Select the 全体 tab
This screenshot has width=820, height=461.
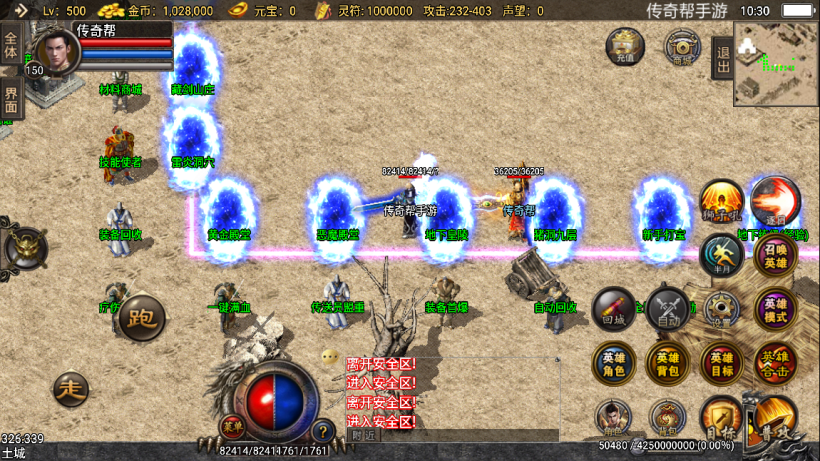[x=11, y=45]
